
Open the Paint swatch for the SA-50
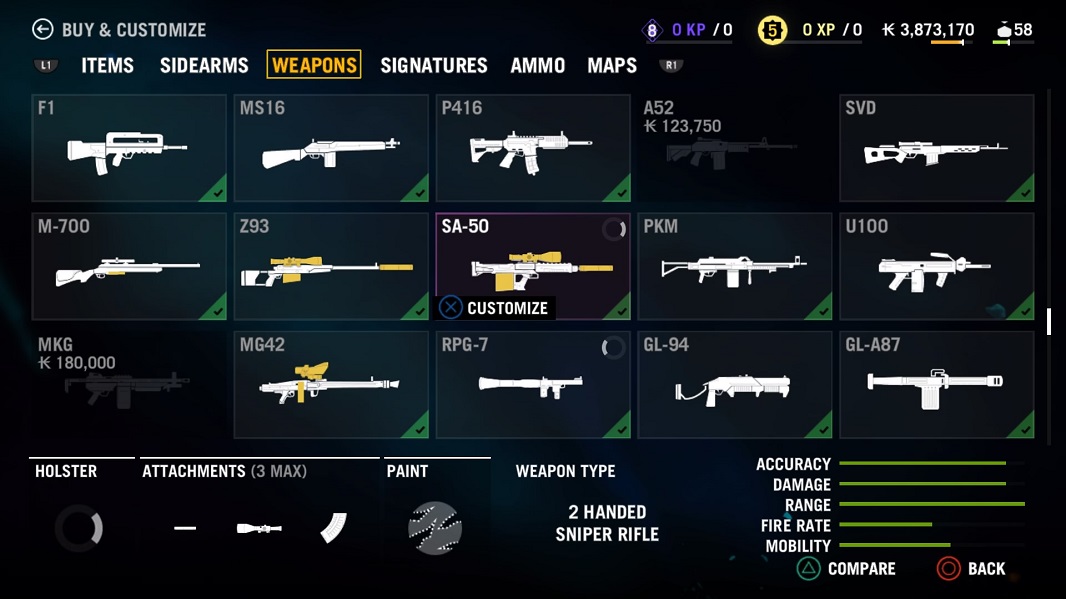[x=435, y=527]
